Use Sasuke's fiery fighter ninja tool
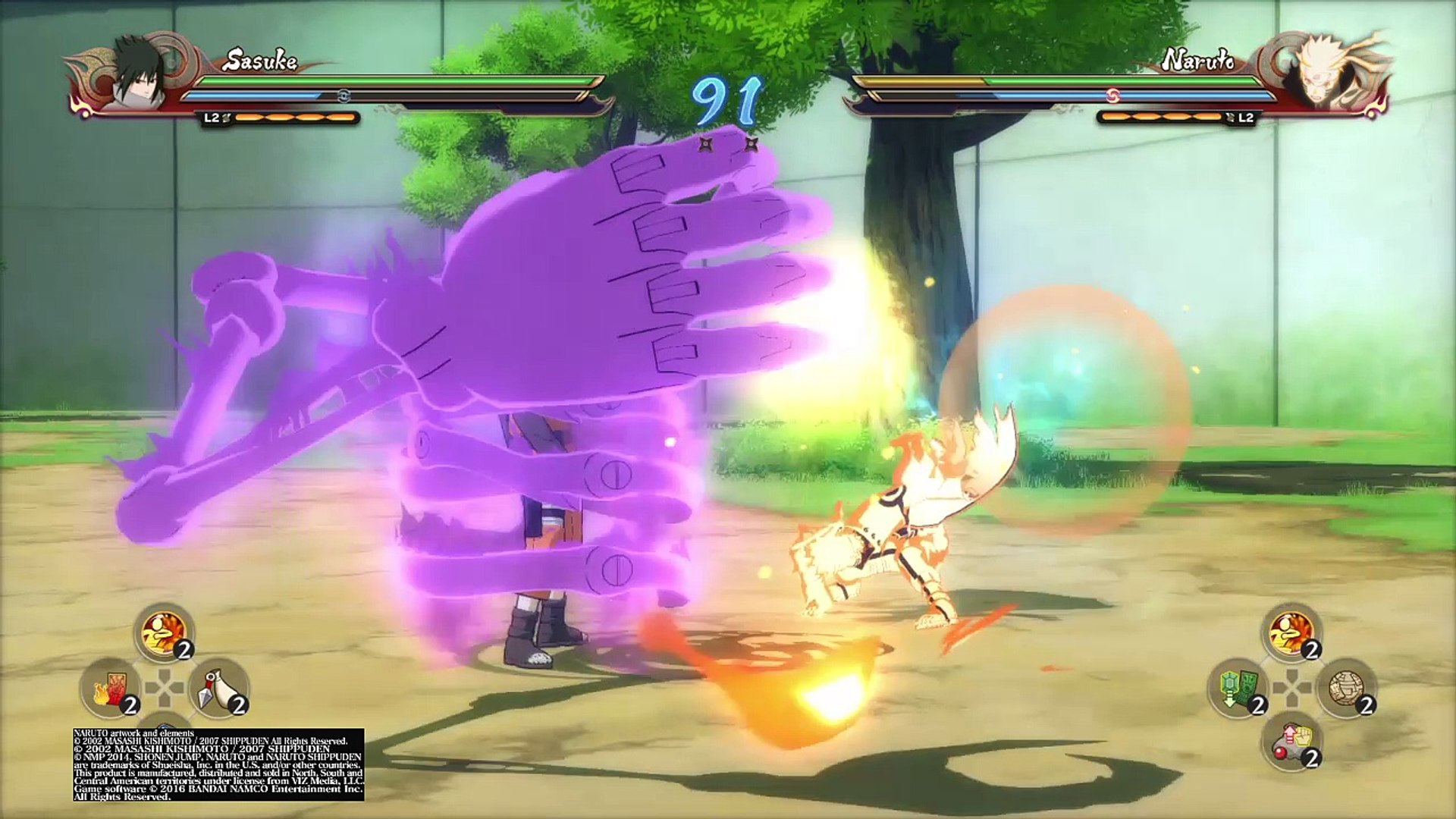This screenshot has height=819, width=1456. (164, 632)
